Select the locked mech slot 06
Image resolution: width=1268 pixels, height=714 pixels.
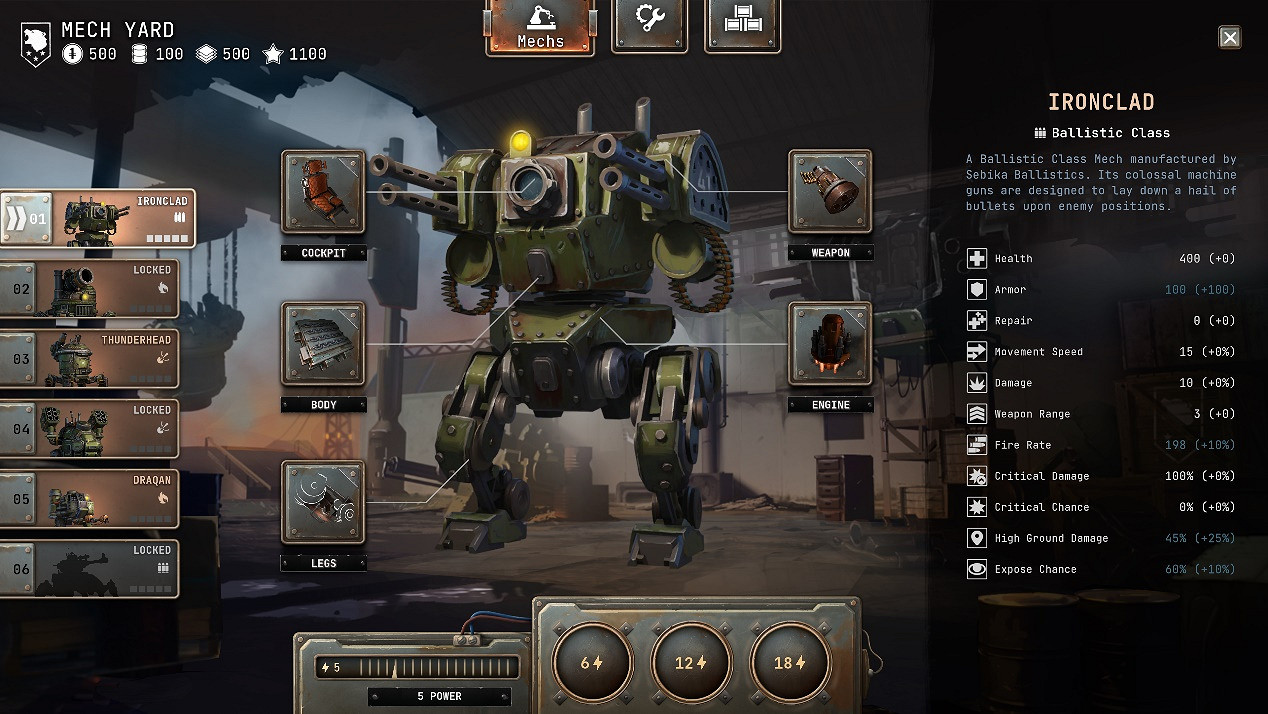(x=90, y=569)
